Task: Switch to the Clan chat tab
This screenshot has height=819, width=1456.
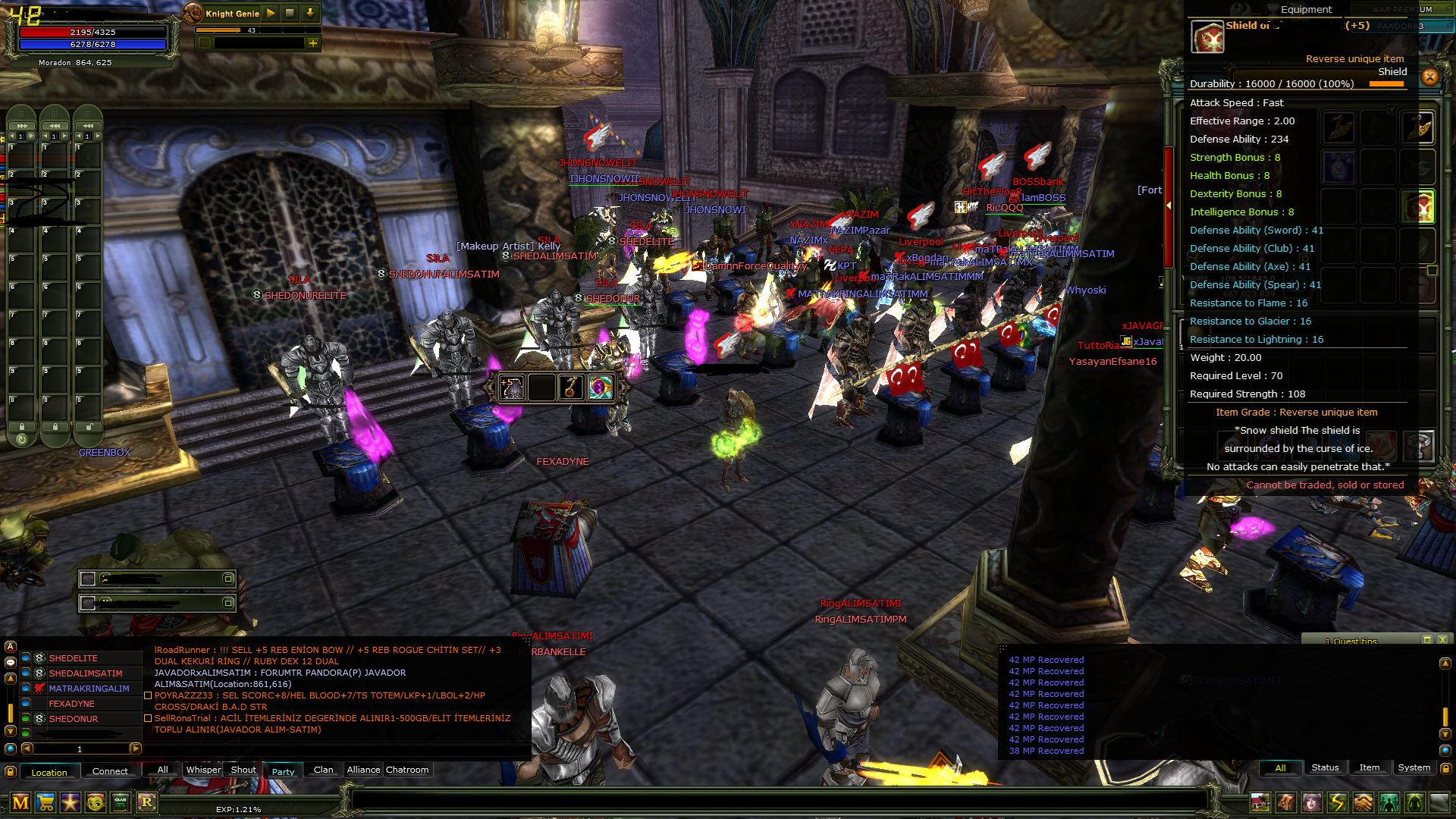Action: (323, 770)
